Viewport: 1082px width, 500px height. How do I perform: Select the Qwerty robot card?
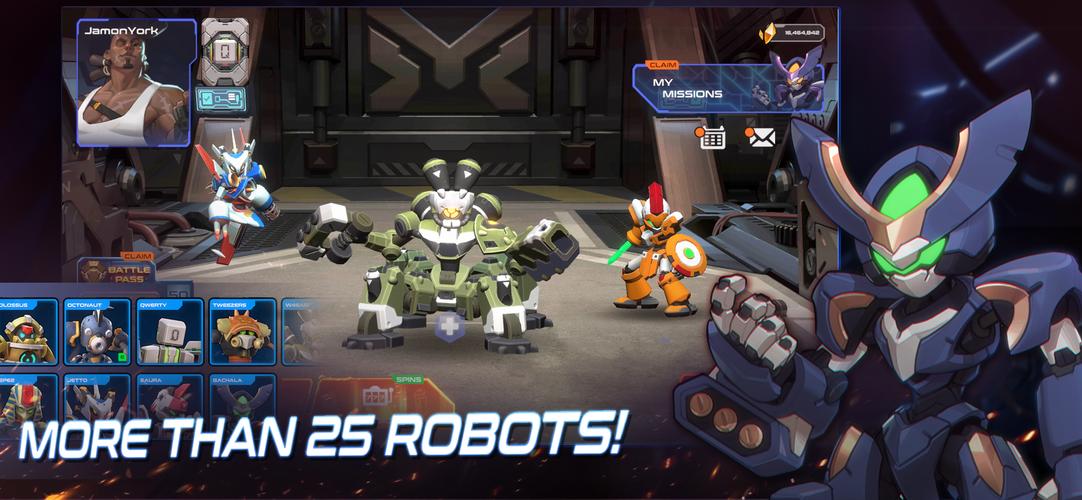pyautogui.click(x=169, y=332)
